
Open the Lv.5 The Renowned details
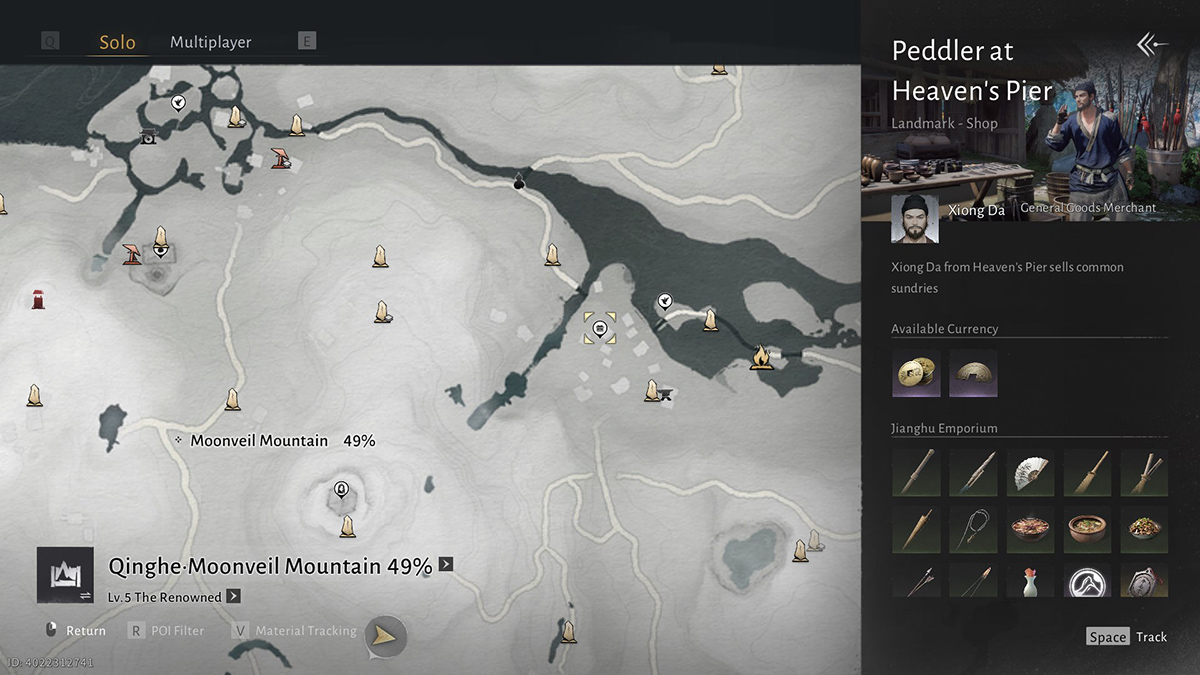coord(233,597)
